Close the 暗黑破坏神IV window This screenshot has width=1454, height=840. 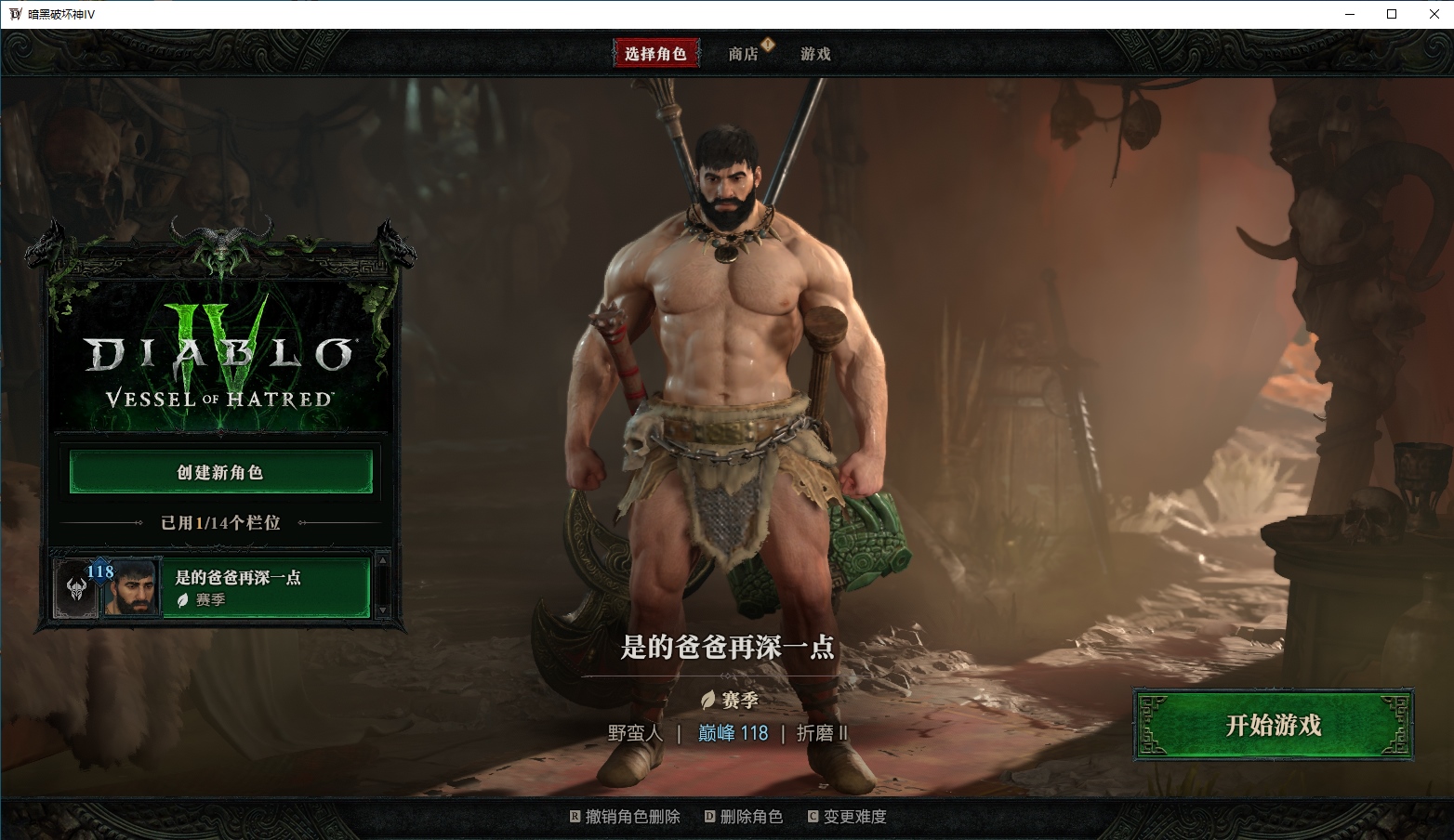pyautogui.click(x=1434, y=14)
